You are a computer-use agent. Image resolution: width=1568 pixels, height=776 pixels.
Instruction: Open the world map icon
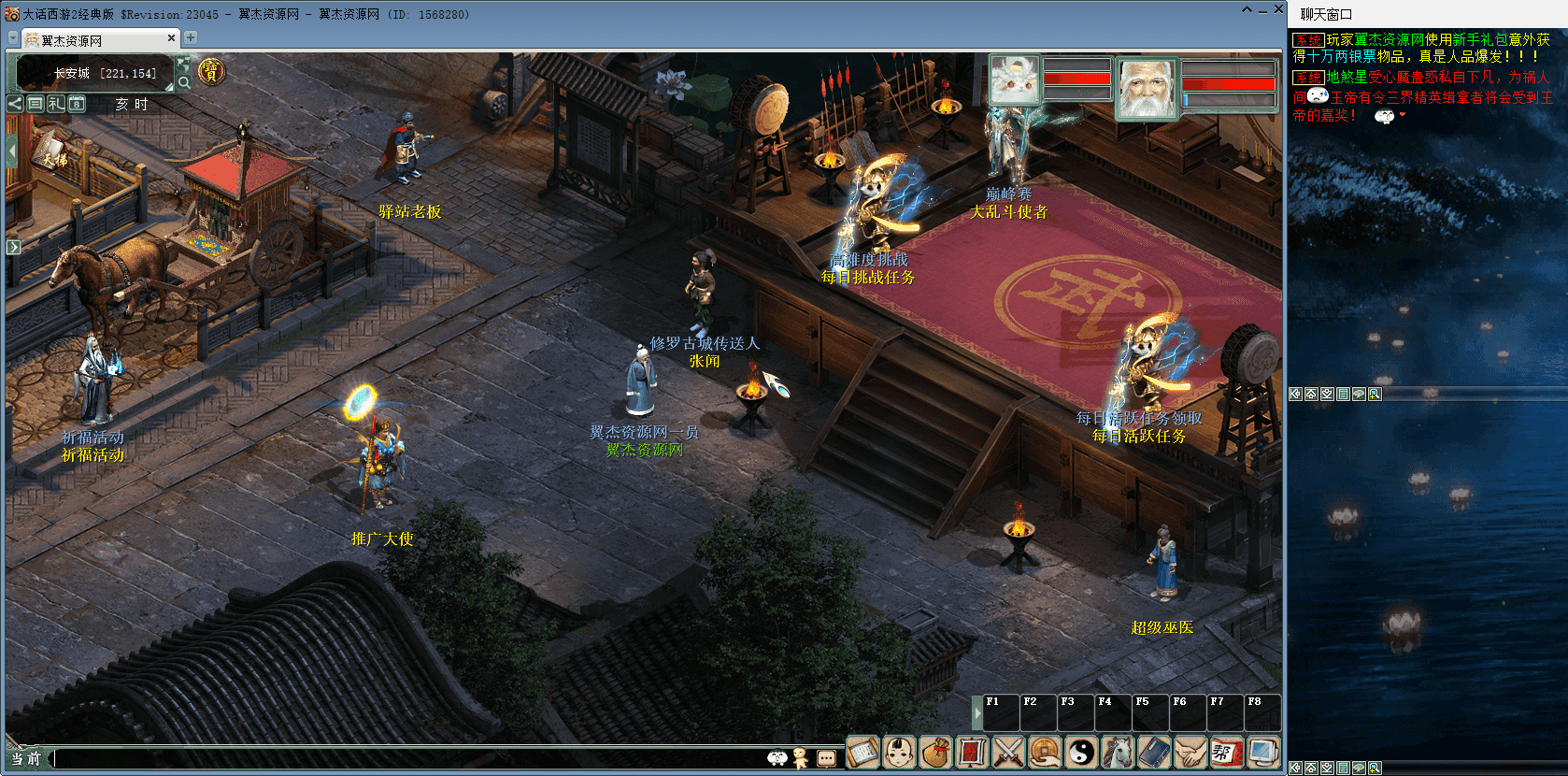click(184, 64)
